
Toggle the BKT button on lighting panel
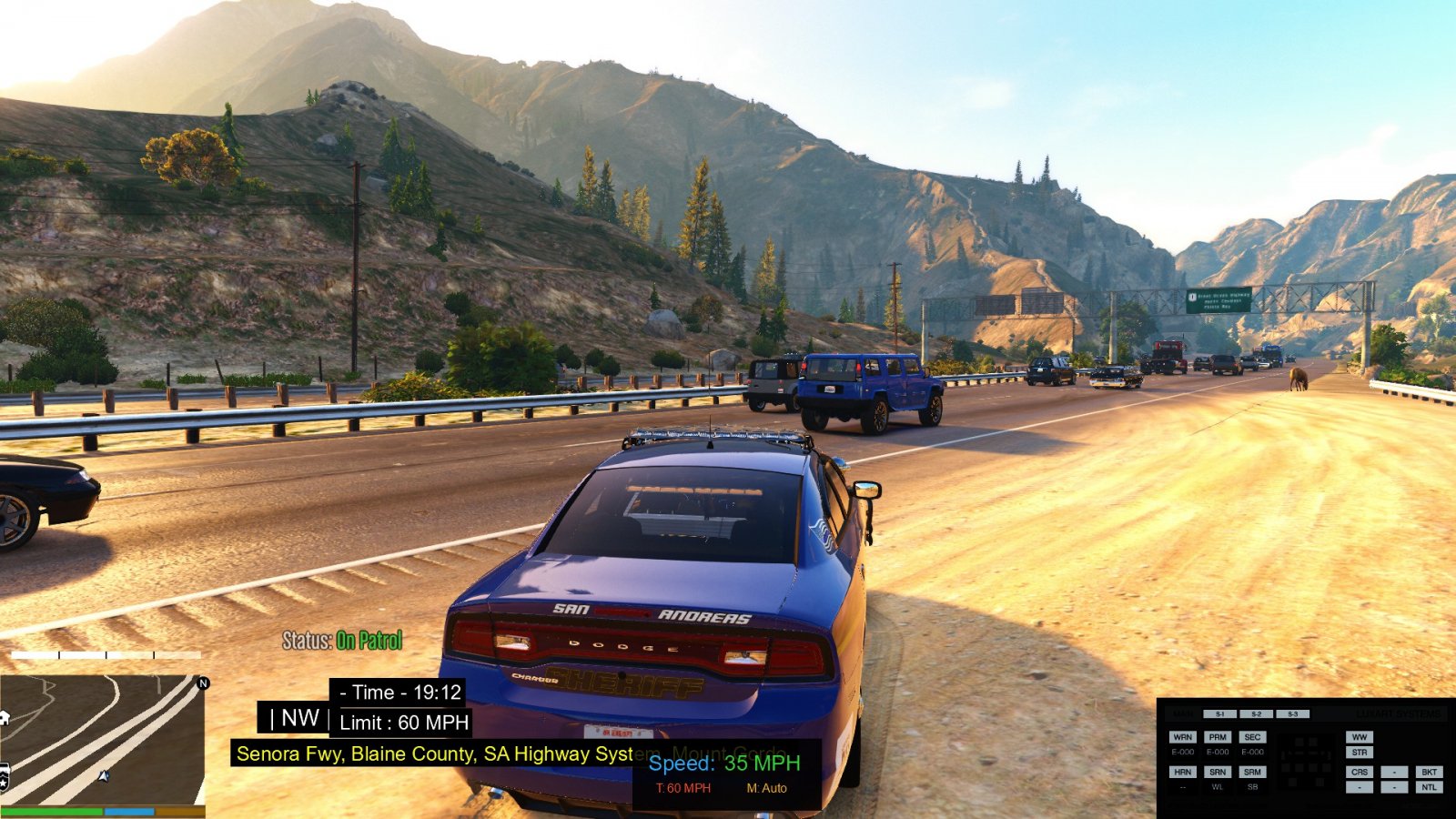[1429, 772]
